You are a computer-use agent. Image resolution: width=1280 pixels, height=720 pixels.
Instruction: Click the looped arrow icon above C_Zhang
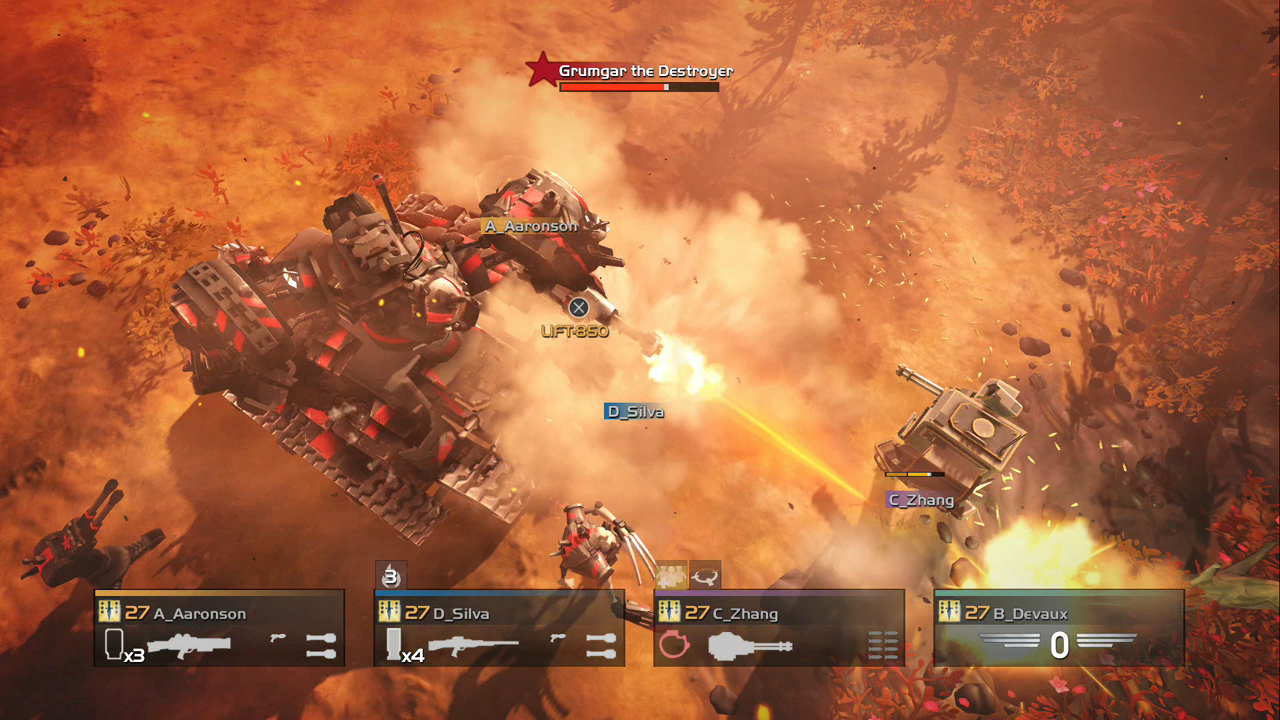(x=705, y=575)
